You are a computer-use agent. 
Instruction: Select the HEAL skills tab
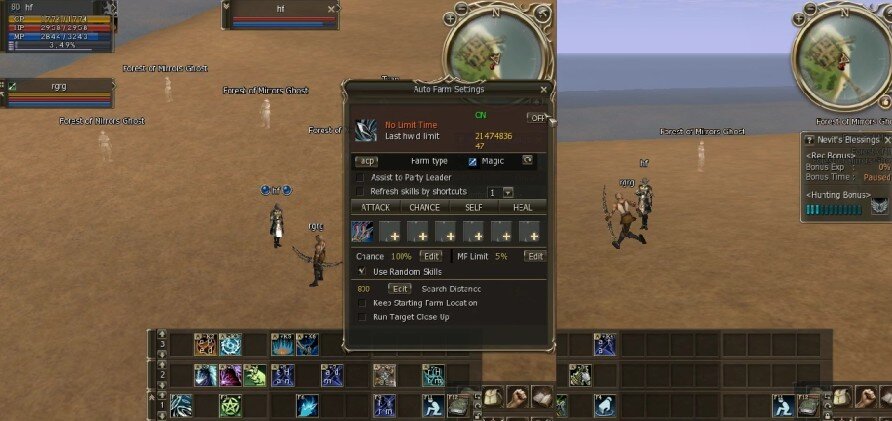point(523,207)
